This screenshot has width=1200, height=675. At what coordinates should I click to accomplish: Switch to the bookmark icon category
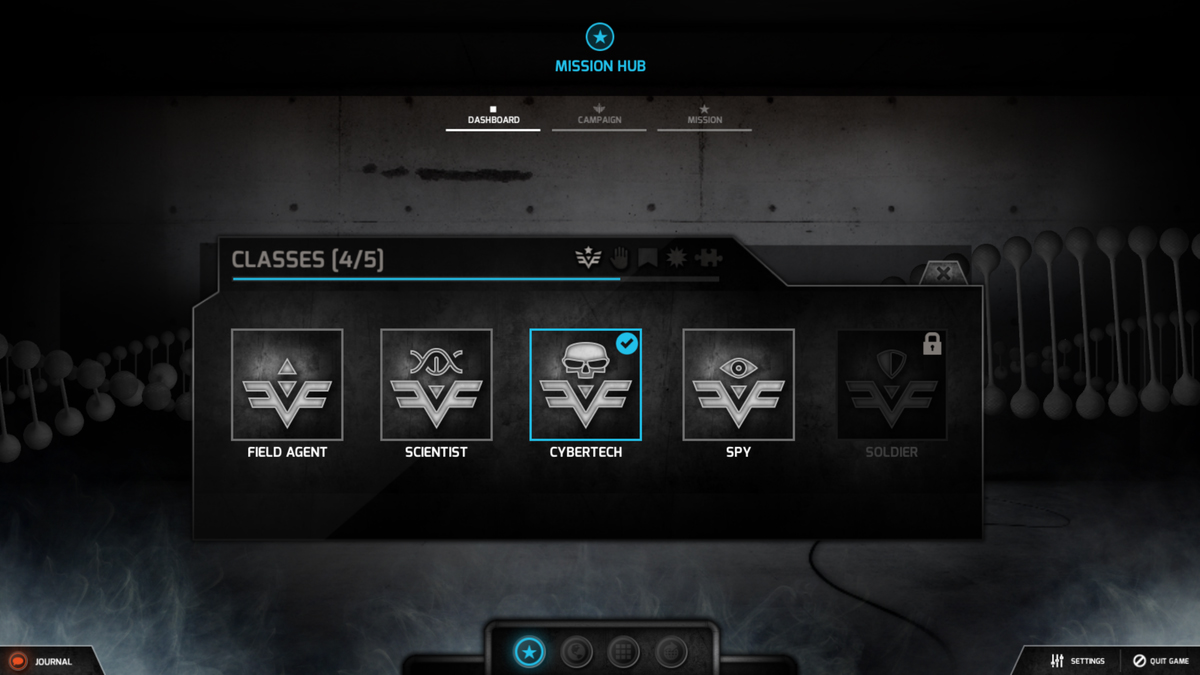click(x=648, y=259)
